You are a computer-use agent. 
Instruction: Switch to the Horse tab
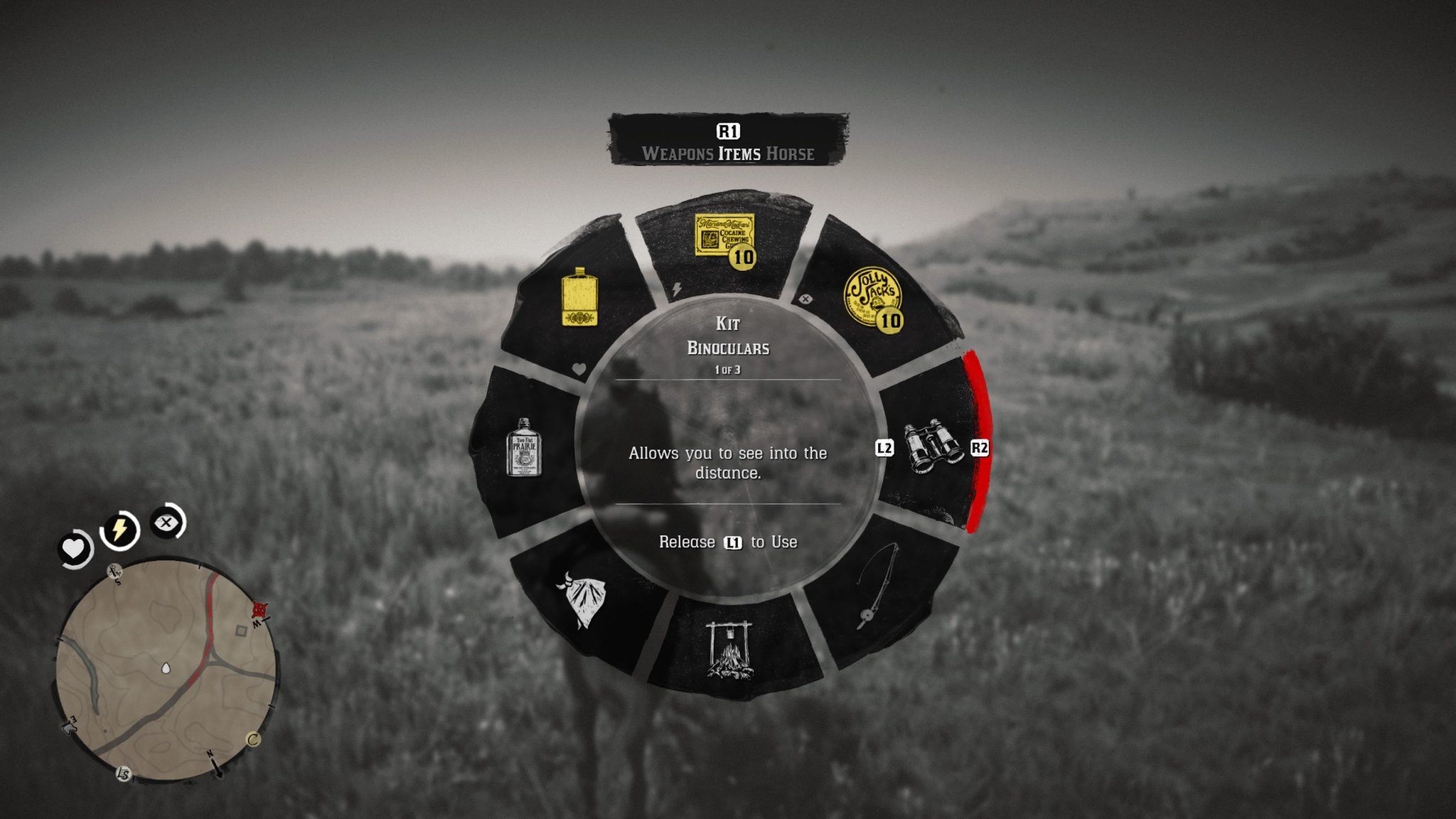791,153
